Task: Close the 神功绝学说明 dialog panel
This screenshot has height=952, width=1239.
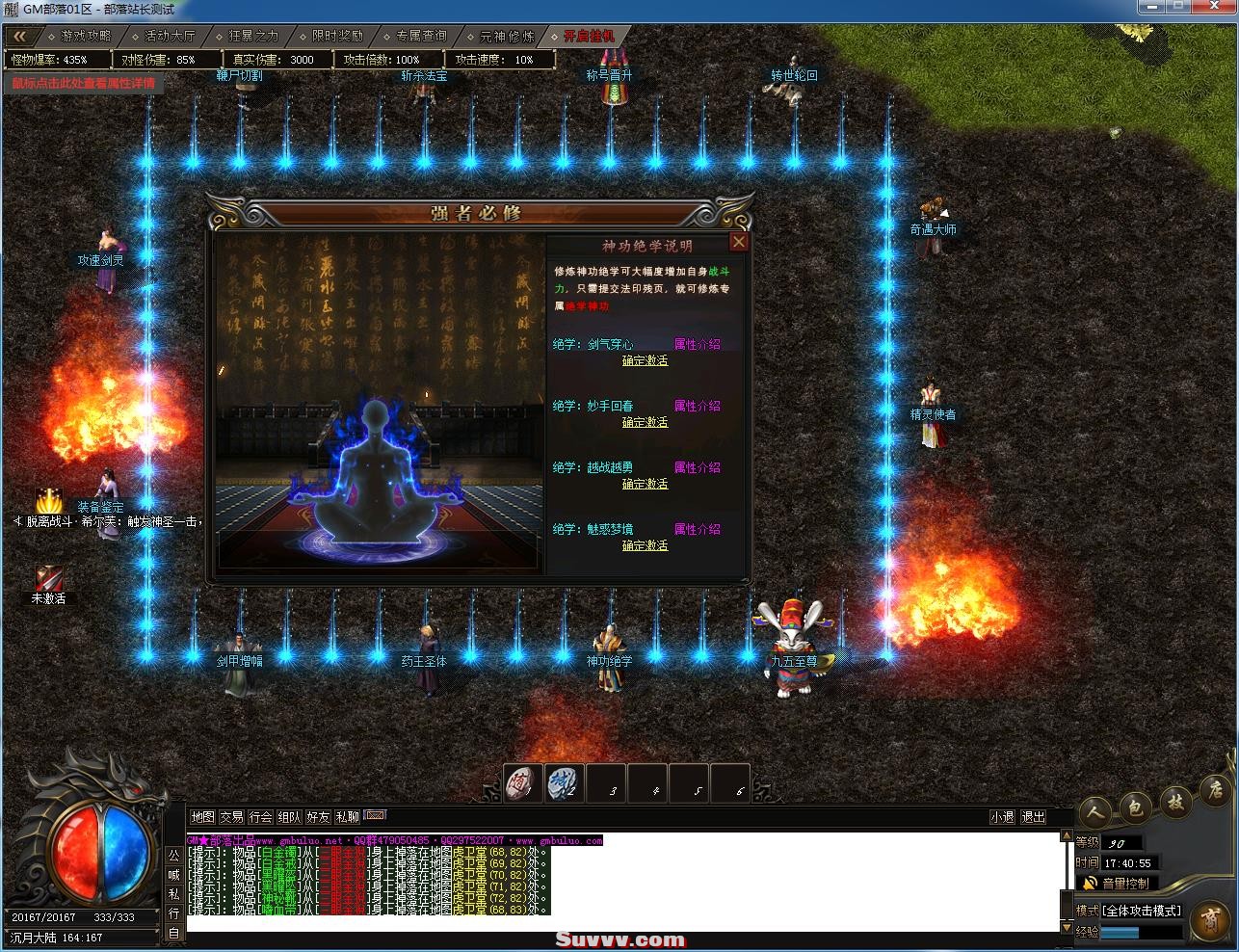Action: (x=739, y=242)
